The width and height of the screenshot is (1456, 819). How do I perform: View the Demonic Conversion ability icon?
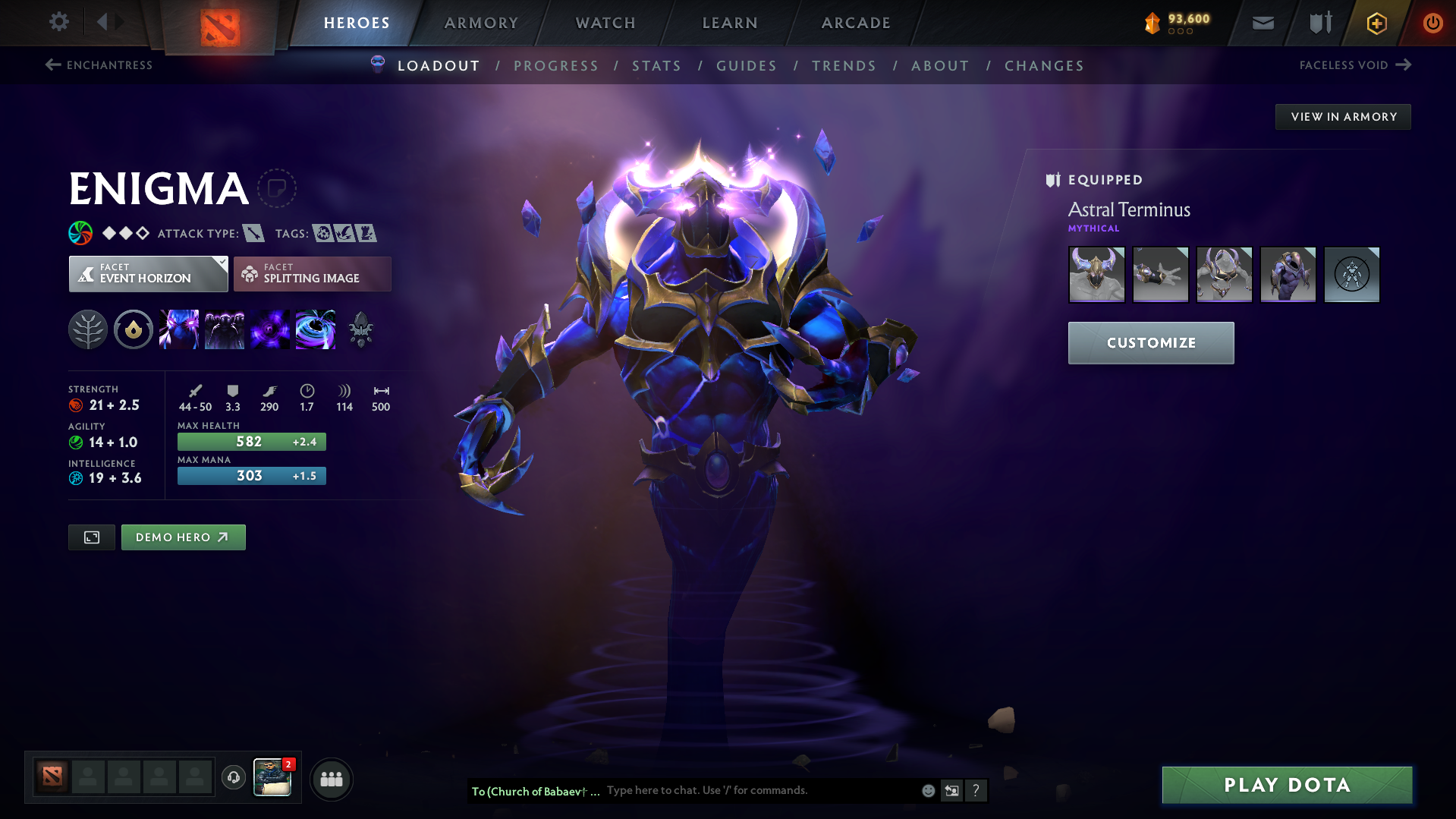coord(225,329)
